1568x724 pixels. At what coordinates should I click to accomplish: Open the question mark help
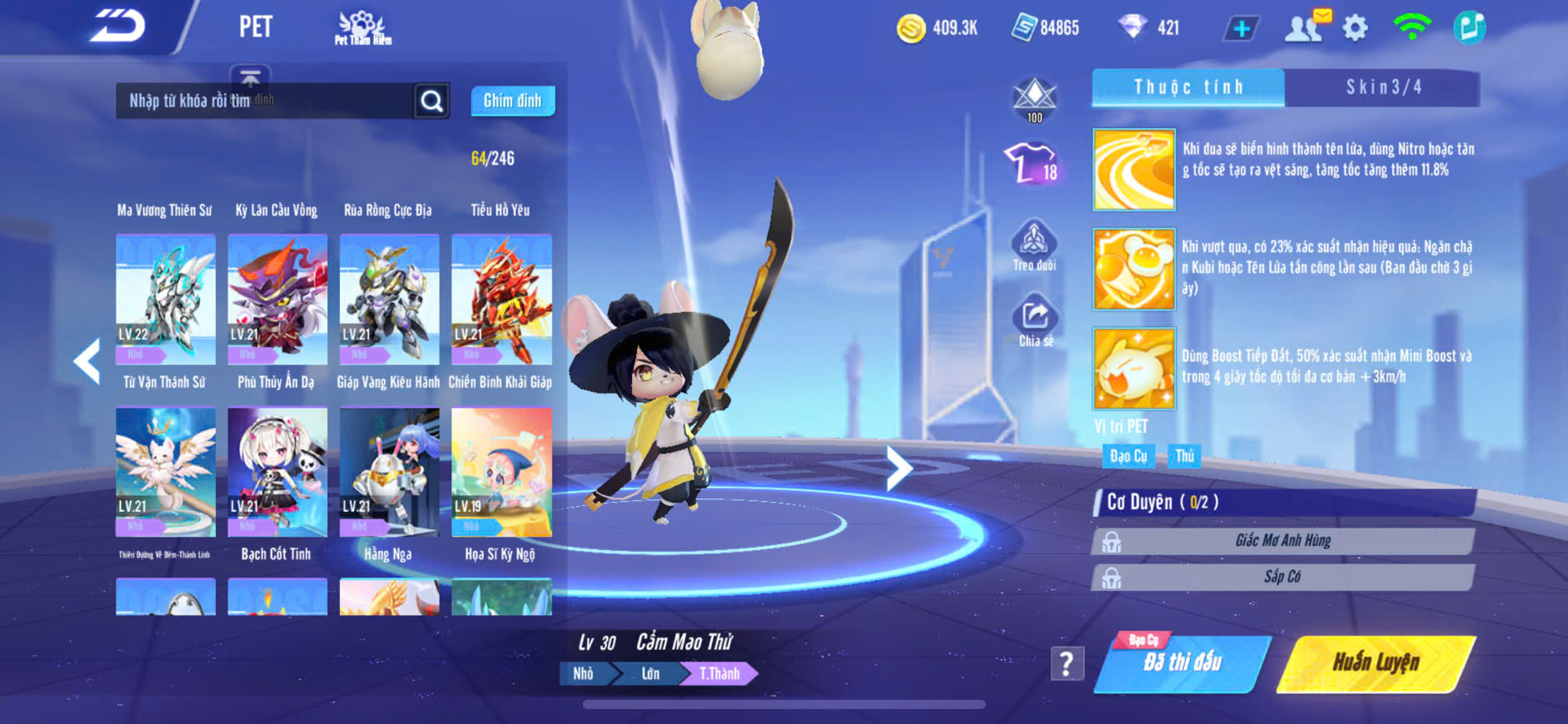[x=1067, y=664]
